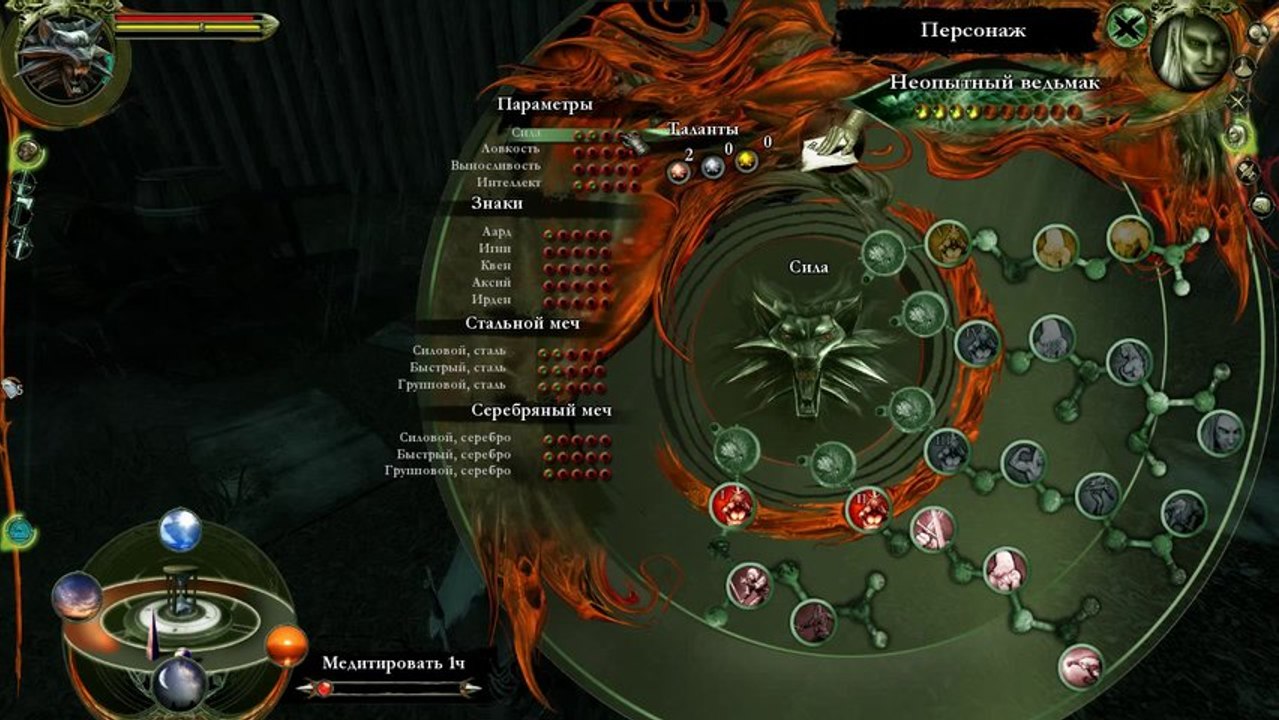The width and height of the screenshot is (1279, 720).
Task: Pick the dusk sky meditation orb
Action: (x=77, y=596)
